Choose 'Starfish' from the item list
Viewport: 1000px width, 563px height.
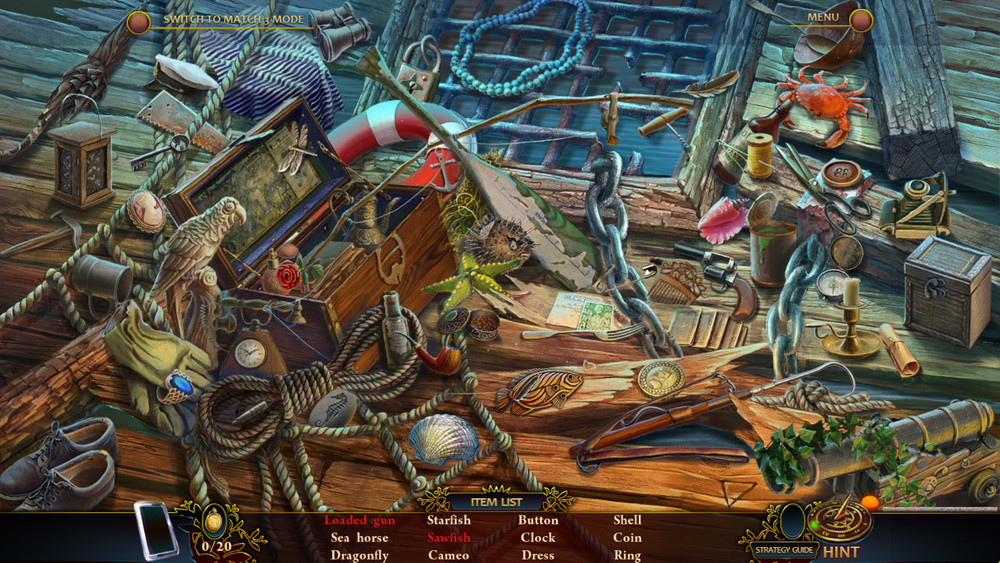449,520
